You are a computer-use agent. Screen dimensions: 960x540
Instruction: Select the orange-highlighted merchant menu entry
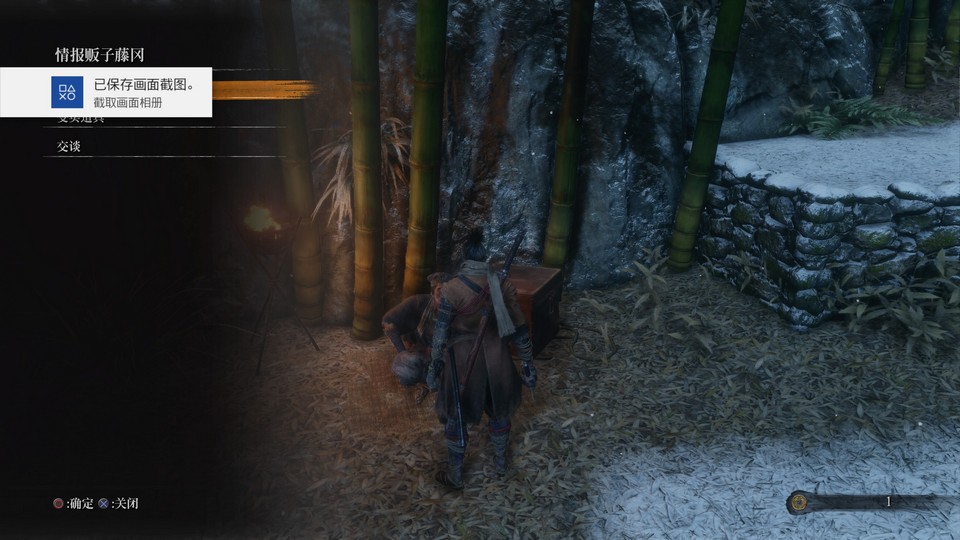click(x=262, y=90)
